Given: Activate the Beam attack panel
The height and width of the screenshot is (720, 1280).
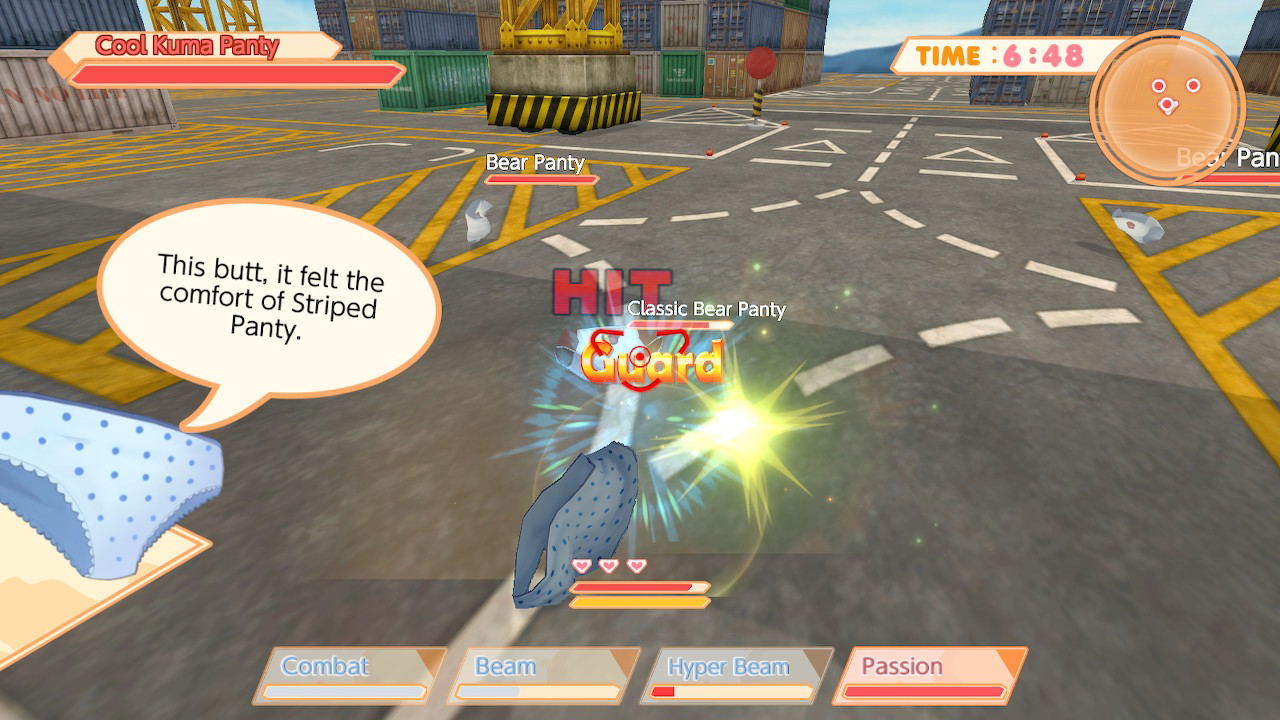Looking at the screenshot, I should click(543, 676).
